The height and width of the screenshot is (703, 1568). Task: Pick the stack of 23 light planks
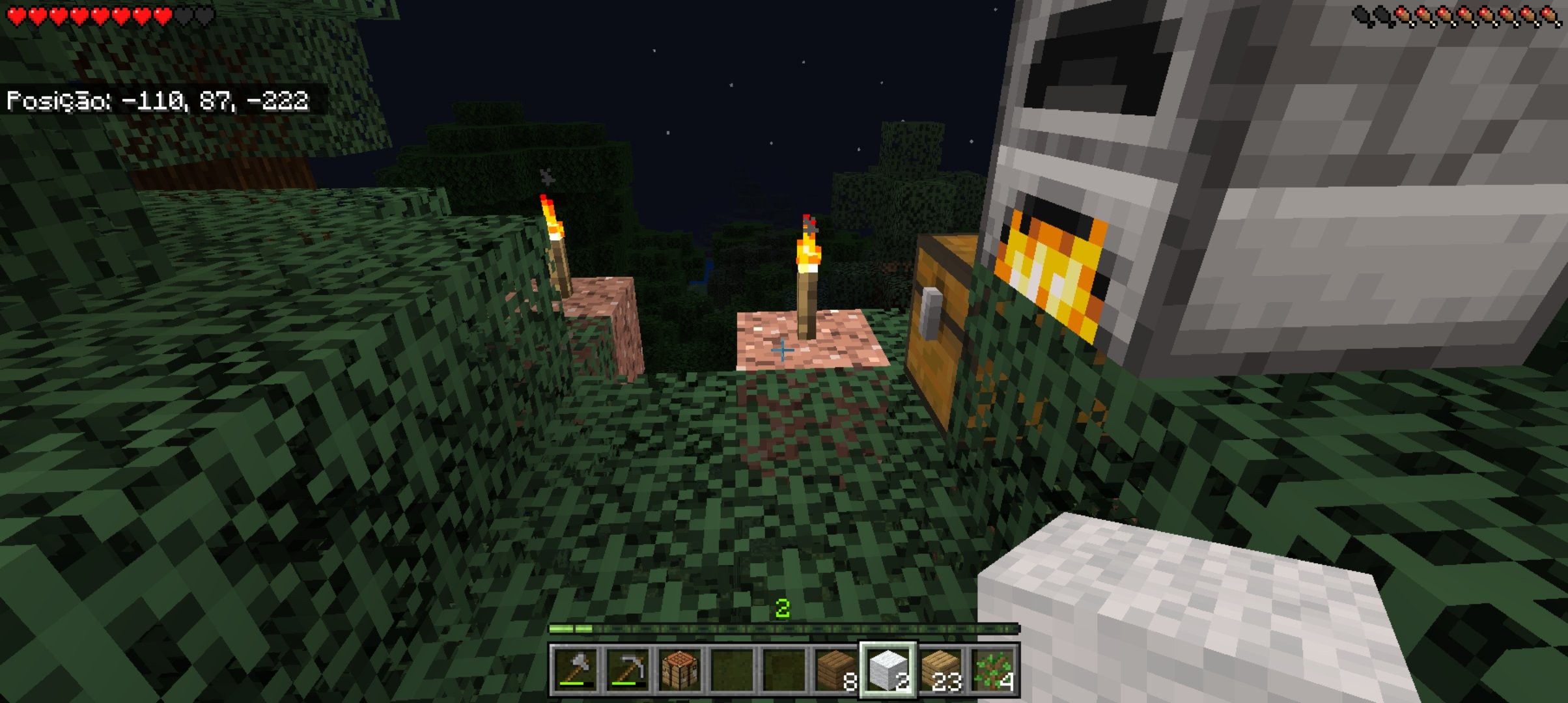[942, 670]
